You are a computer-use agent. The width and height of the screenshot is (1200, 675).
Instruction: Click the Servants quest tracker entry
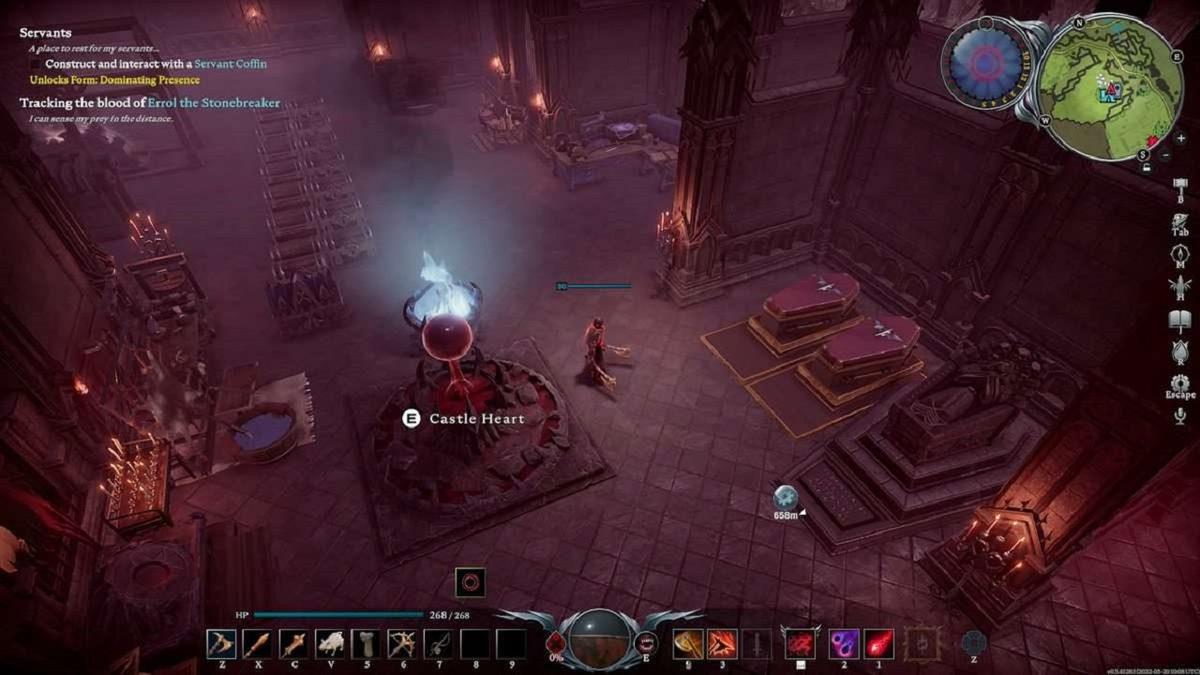(x=45, y=33)
